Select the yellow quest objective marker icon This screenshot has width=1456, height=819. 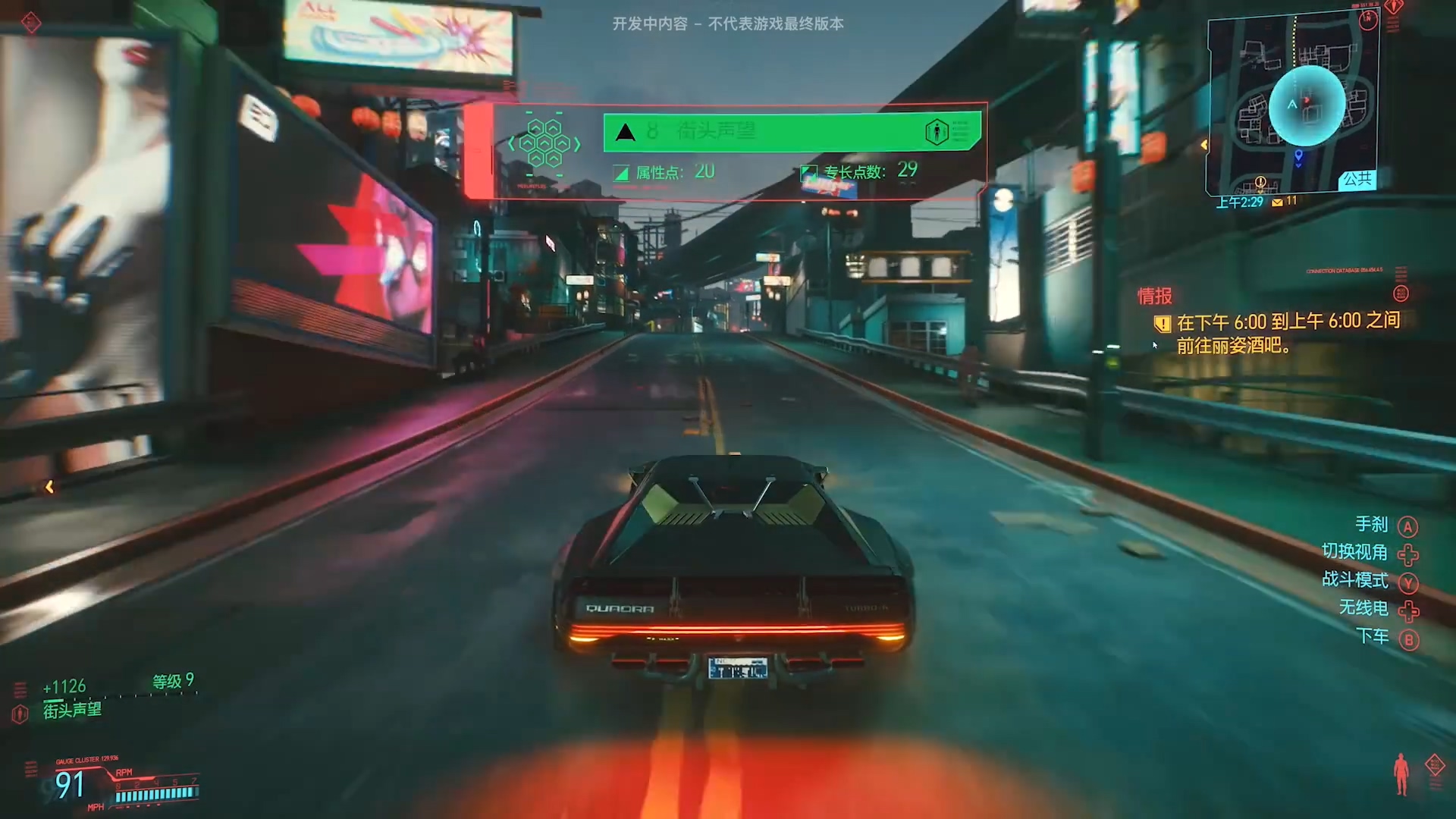click(x=1162, y=325)
